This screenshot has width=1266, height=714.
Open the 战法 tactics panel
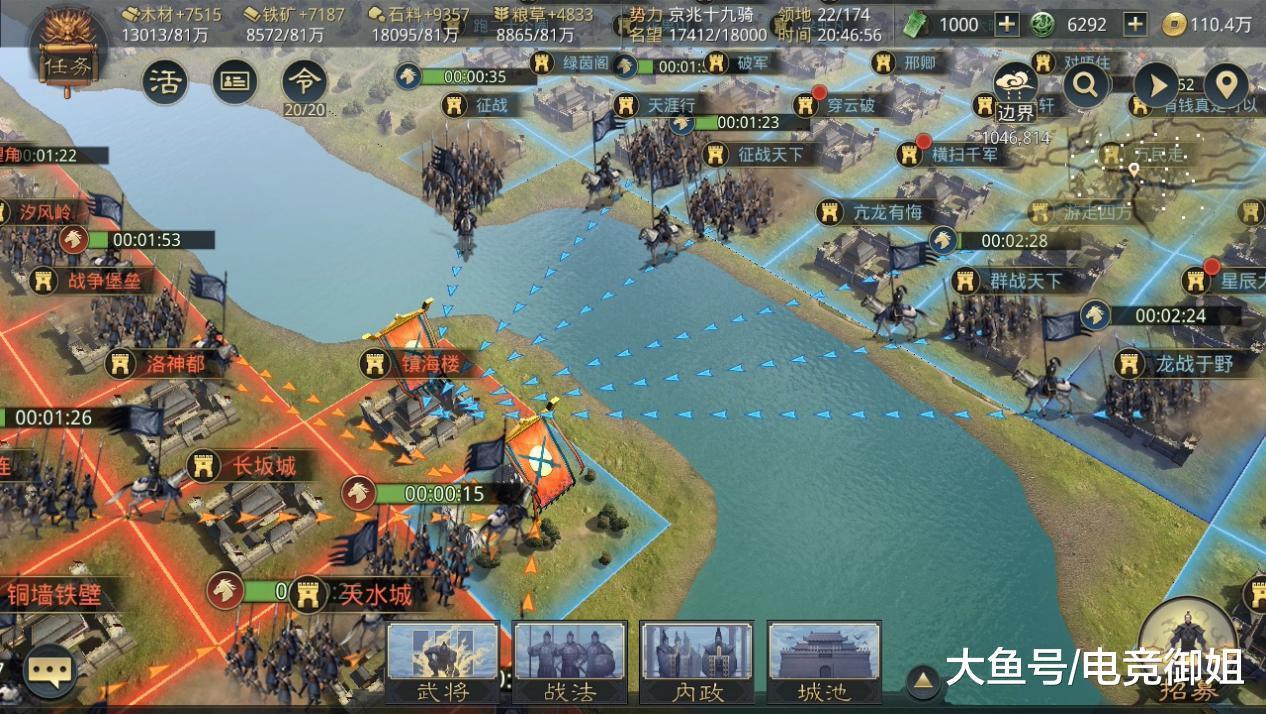point(570,661)
